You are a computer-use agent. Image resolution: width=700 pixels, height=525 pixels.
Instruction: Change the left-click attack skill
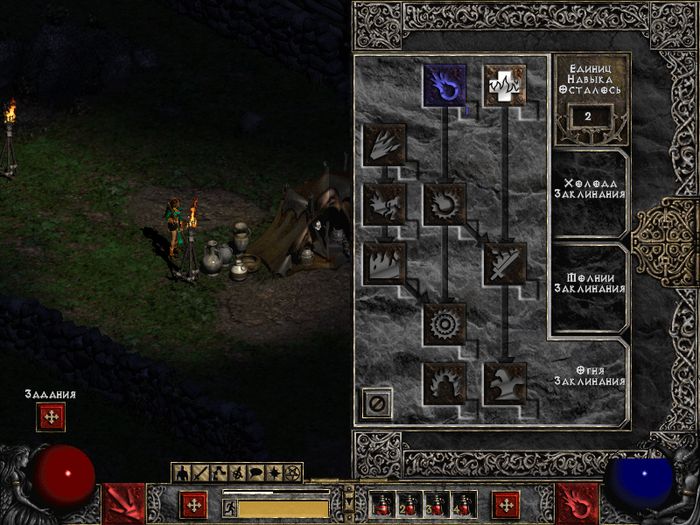coord(125,503)
